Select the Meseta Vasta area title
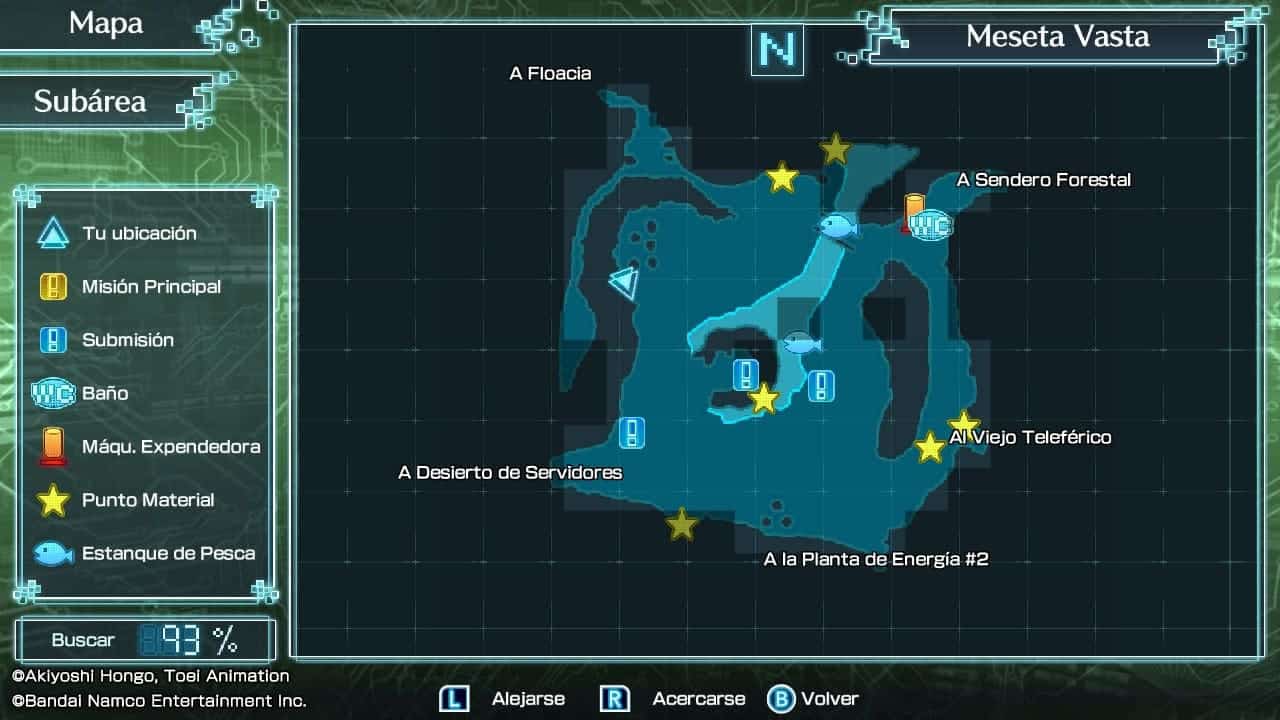The image size is (1280, 720). (1057, 37)
